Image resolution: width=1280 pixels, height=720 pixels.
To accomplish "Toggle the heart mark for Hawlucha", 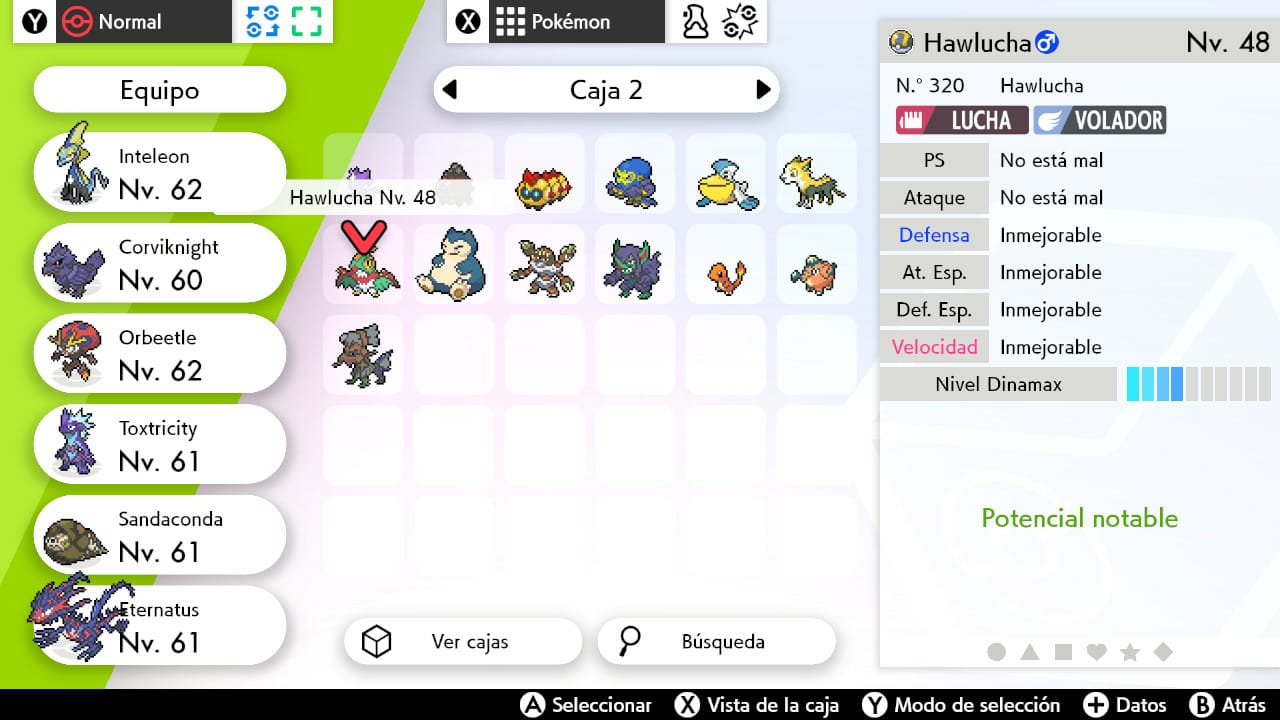I will 1096,650.
